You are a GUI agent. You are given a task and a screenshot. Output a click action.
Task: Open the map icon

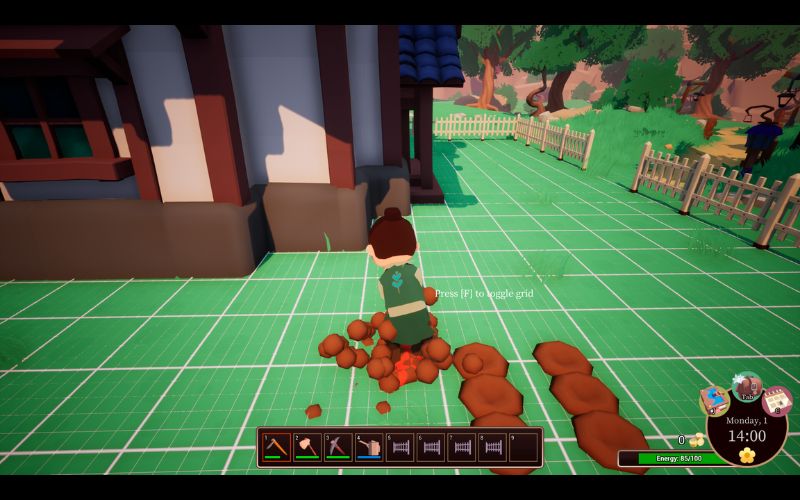click(714, 400)
